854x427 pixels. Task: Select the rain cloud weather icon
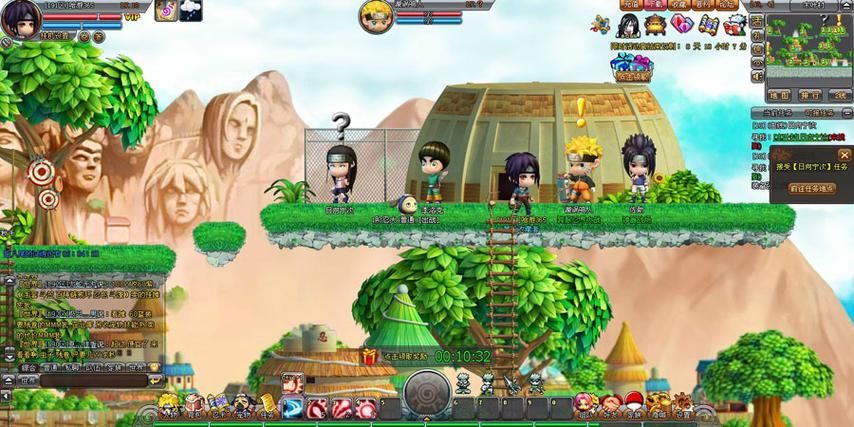tap(190, 11)
